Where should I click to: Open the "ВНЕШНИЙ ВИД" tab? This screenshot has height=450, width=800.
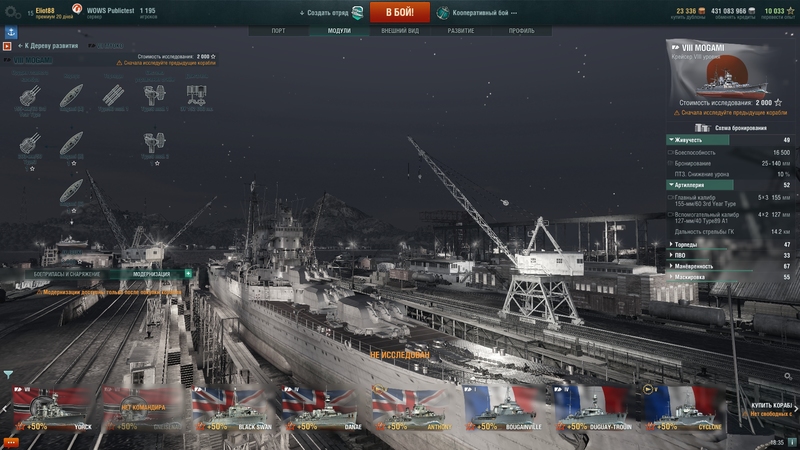point(400,31)
